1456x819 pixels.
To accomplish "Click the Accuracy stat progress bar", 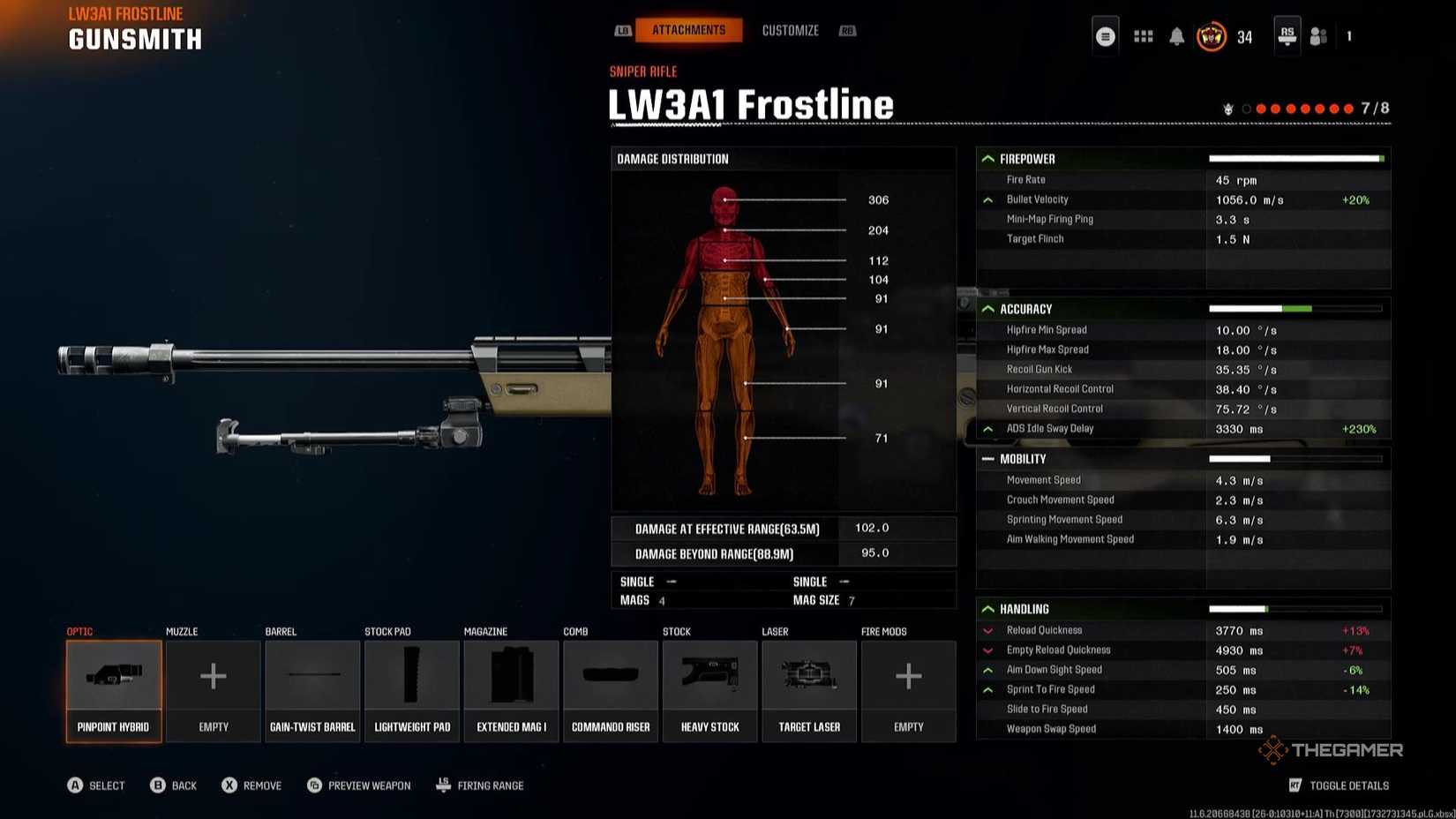I will [1296, 309].
